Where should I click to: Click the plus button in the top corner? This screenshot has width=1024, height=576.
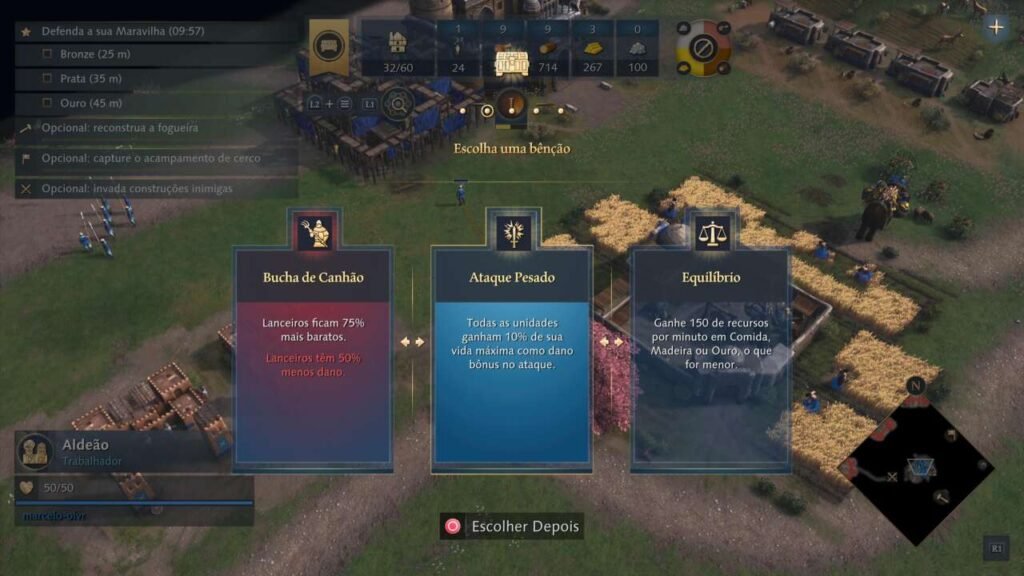[995, 27]
